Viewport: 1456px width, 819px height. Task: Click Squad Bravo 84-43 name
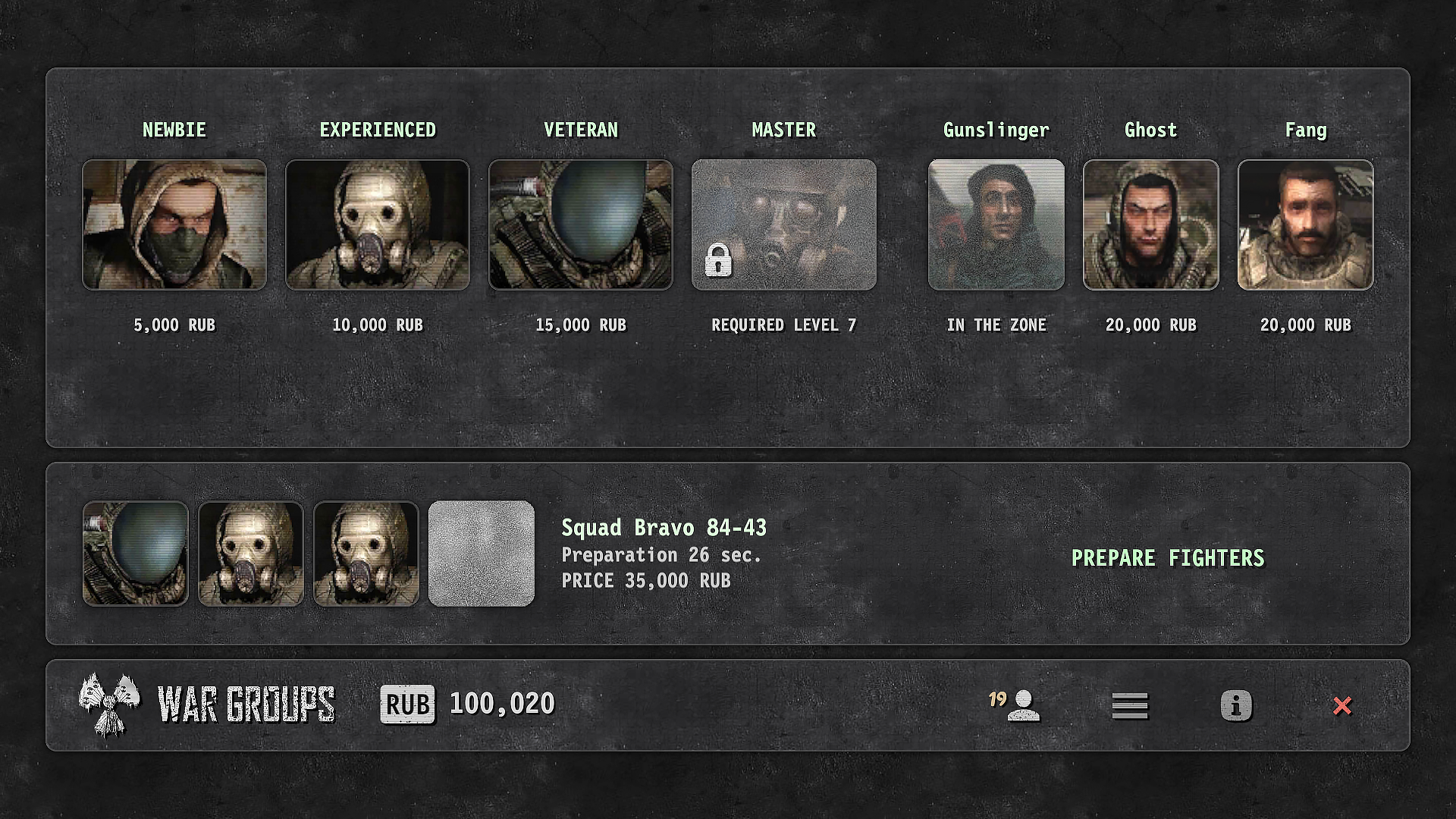click(664, 527)
